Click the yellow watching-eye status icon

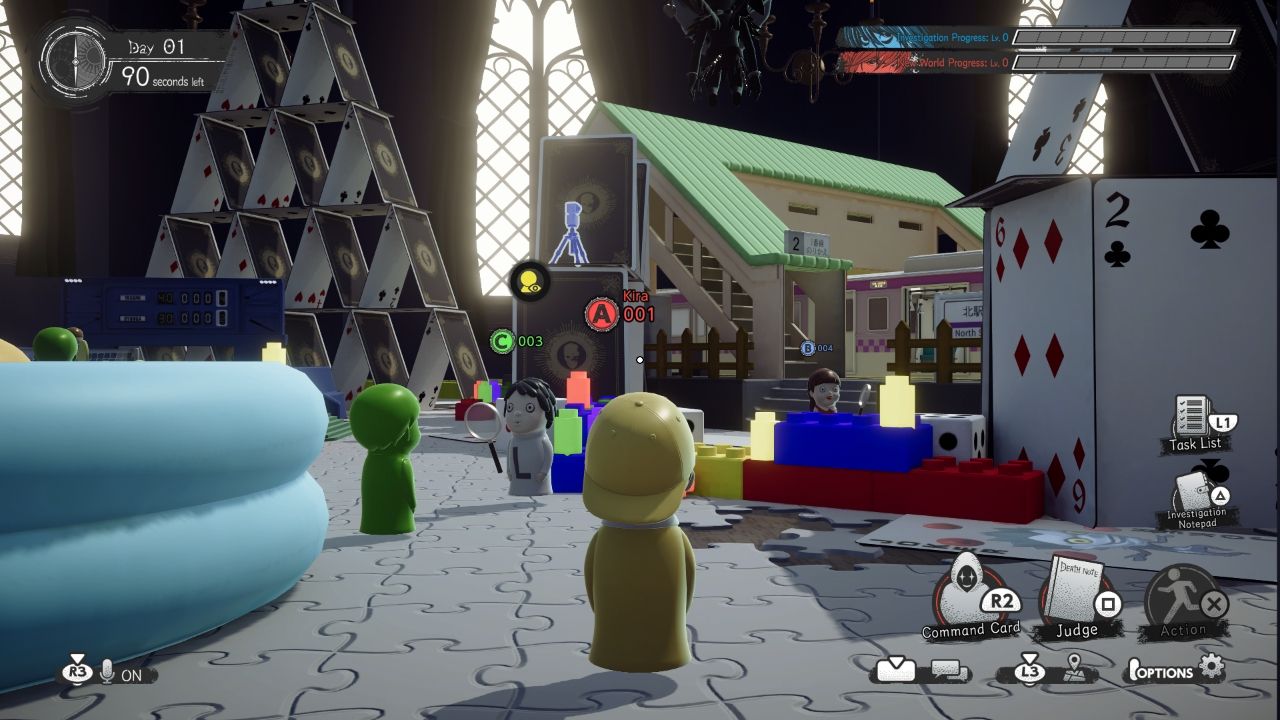pyautogui.click(x=529, y=281)
